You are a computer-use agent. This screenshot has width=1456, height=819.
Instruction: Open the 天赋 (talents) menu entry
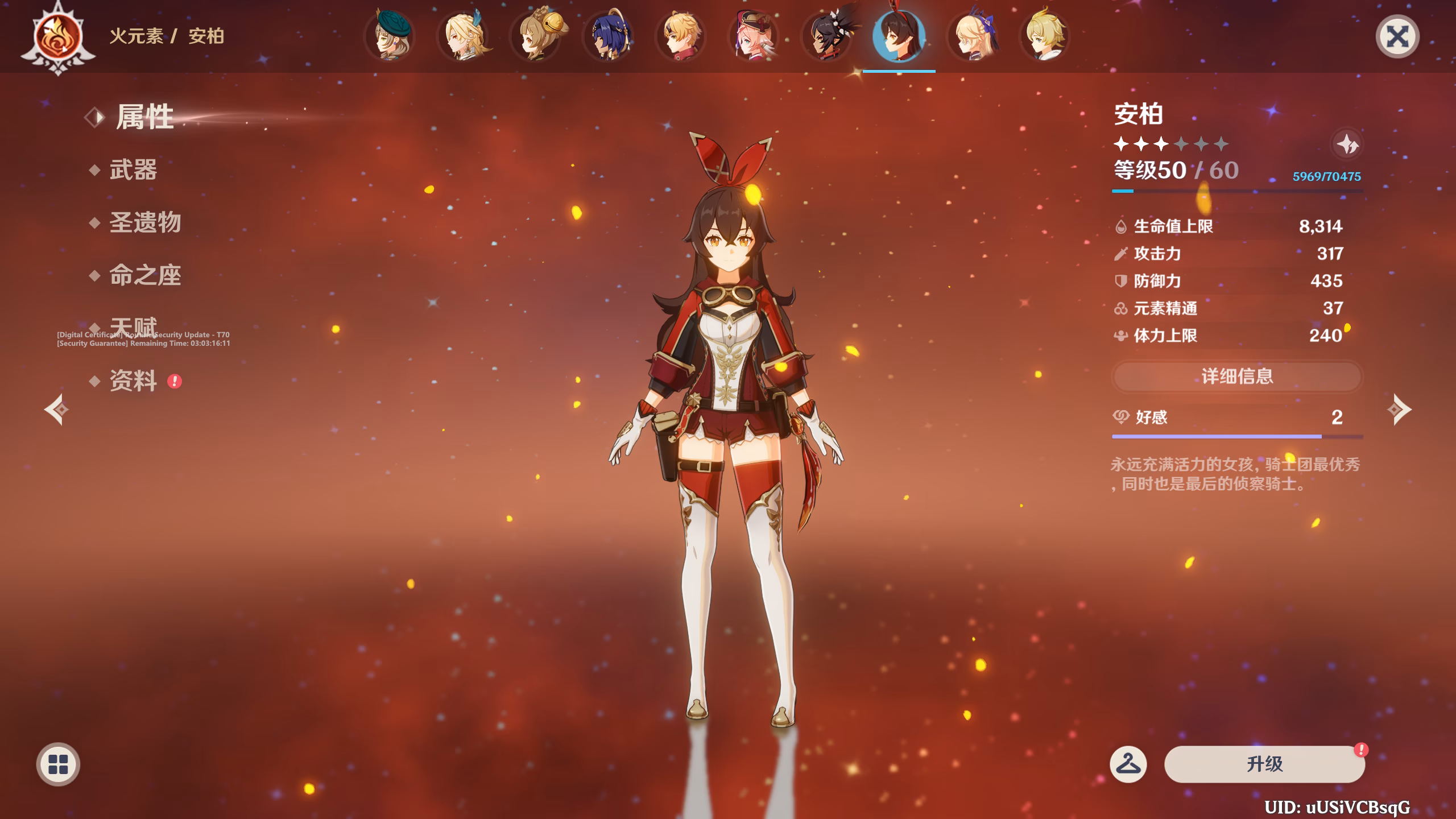click(133, 326)
